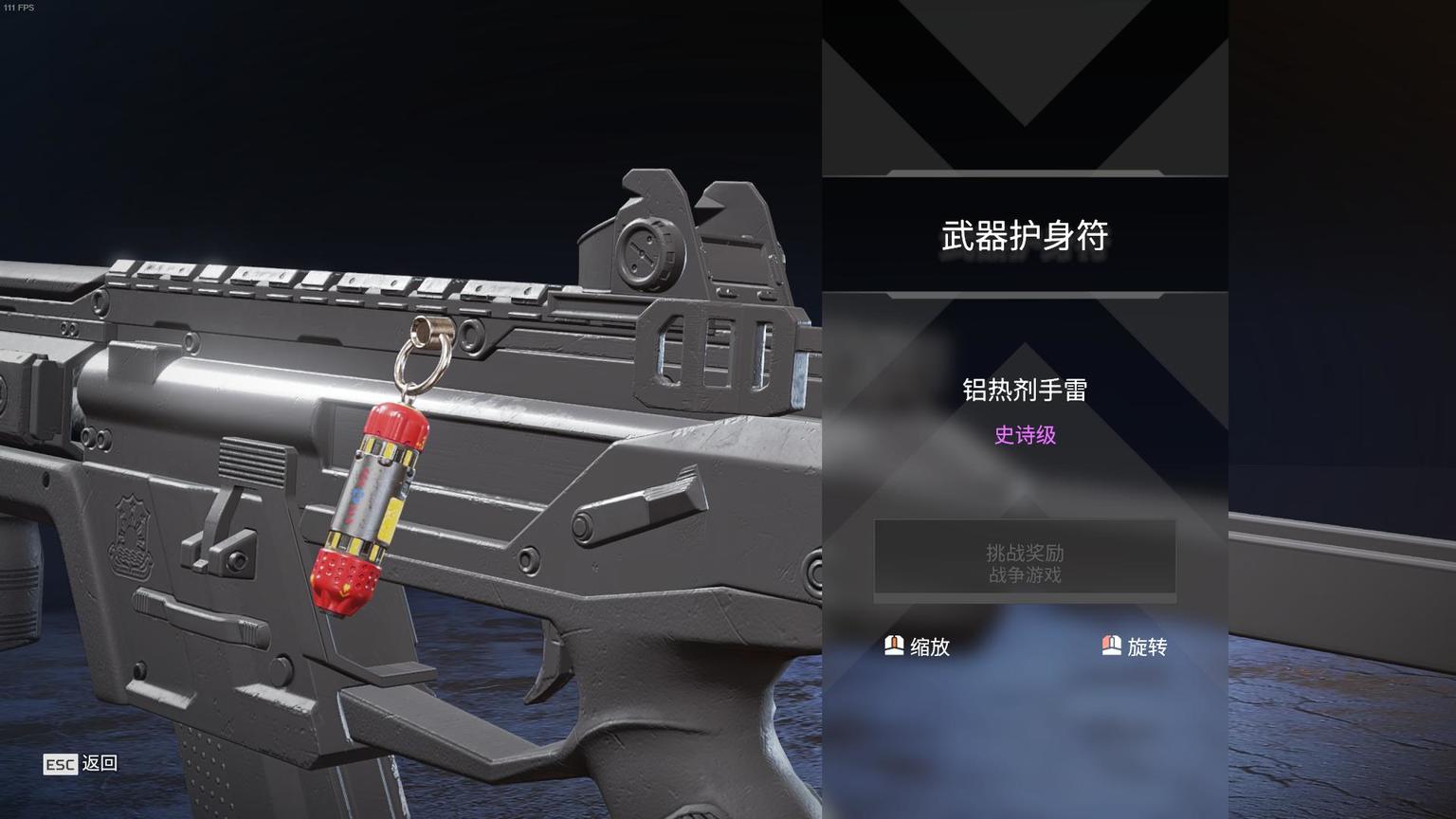Click the 111 FPS counter readout
Screen dimensions: 1456x819
click(20, 8)
